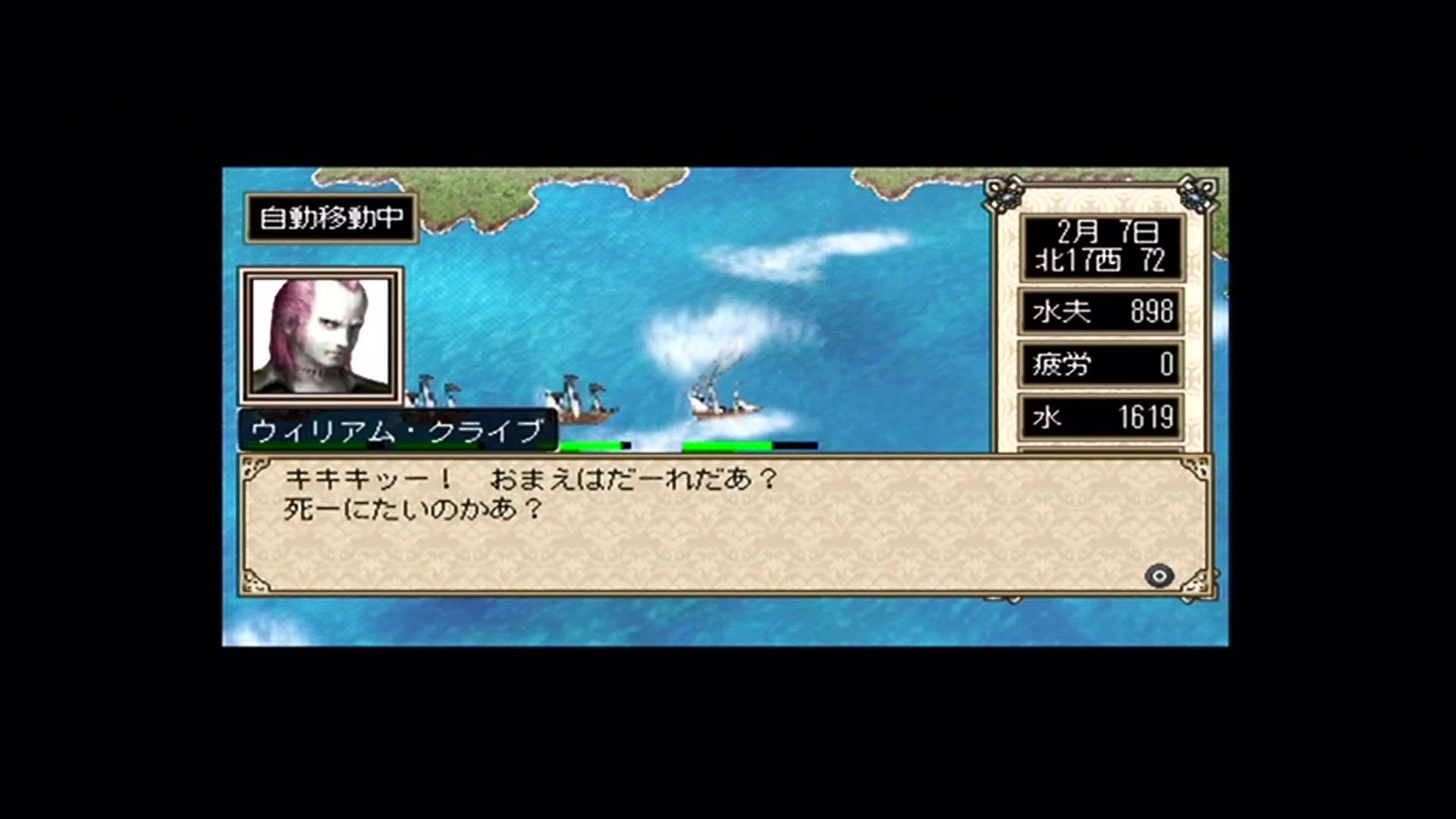Select the pink-haired speaker portrait

321,336
